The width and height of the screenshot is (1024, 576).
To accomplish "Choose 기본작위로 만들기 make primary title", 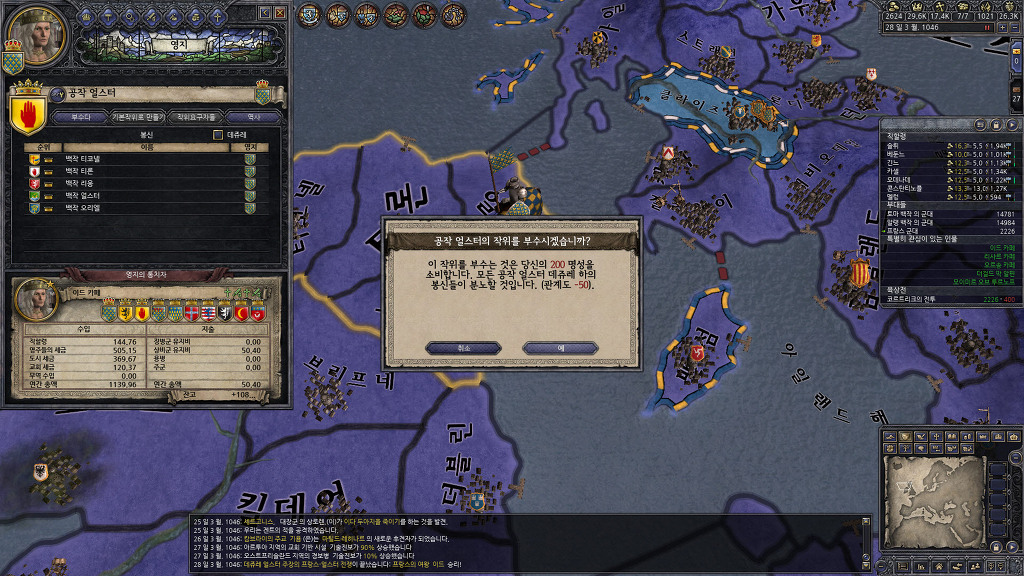I will (x=135, y=117).
